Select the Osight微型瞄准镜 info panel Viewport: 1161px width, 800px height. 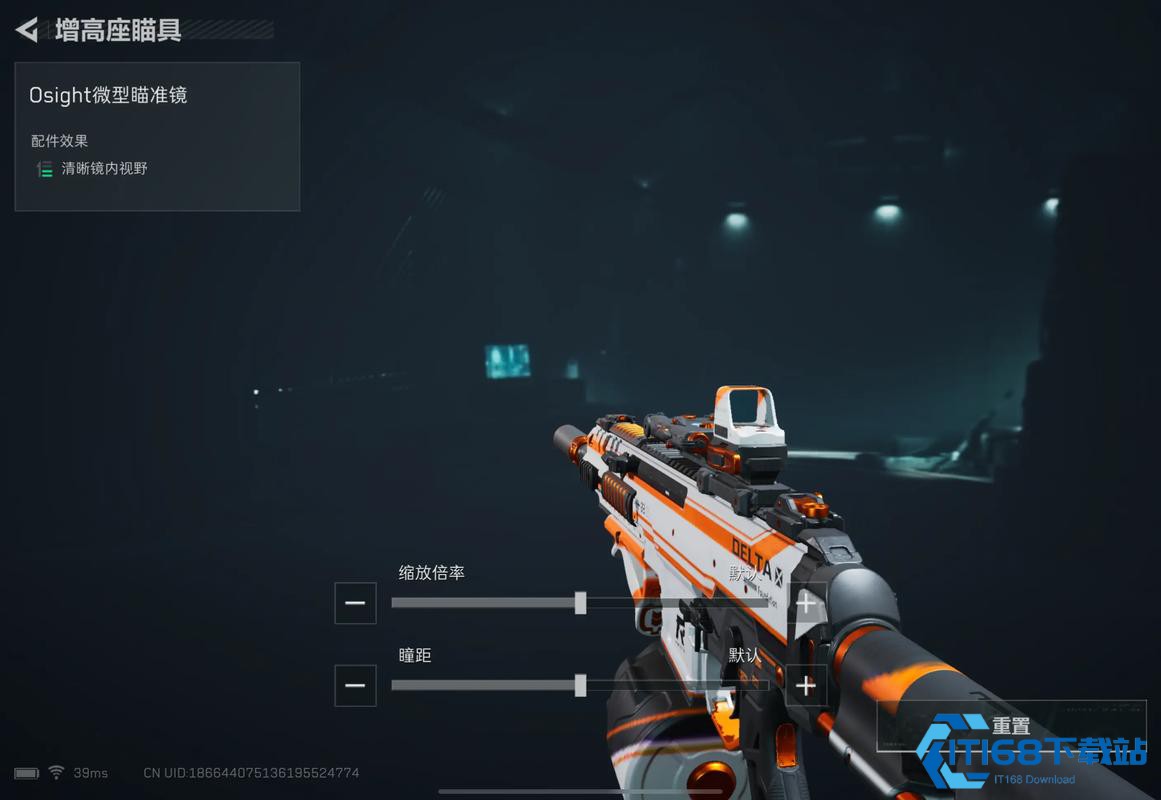[157, 136]
